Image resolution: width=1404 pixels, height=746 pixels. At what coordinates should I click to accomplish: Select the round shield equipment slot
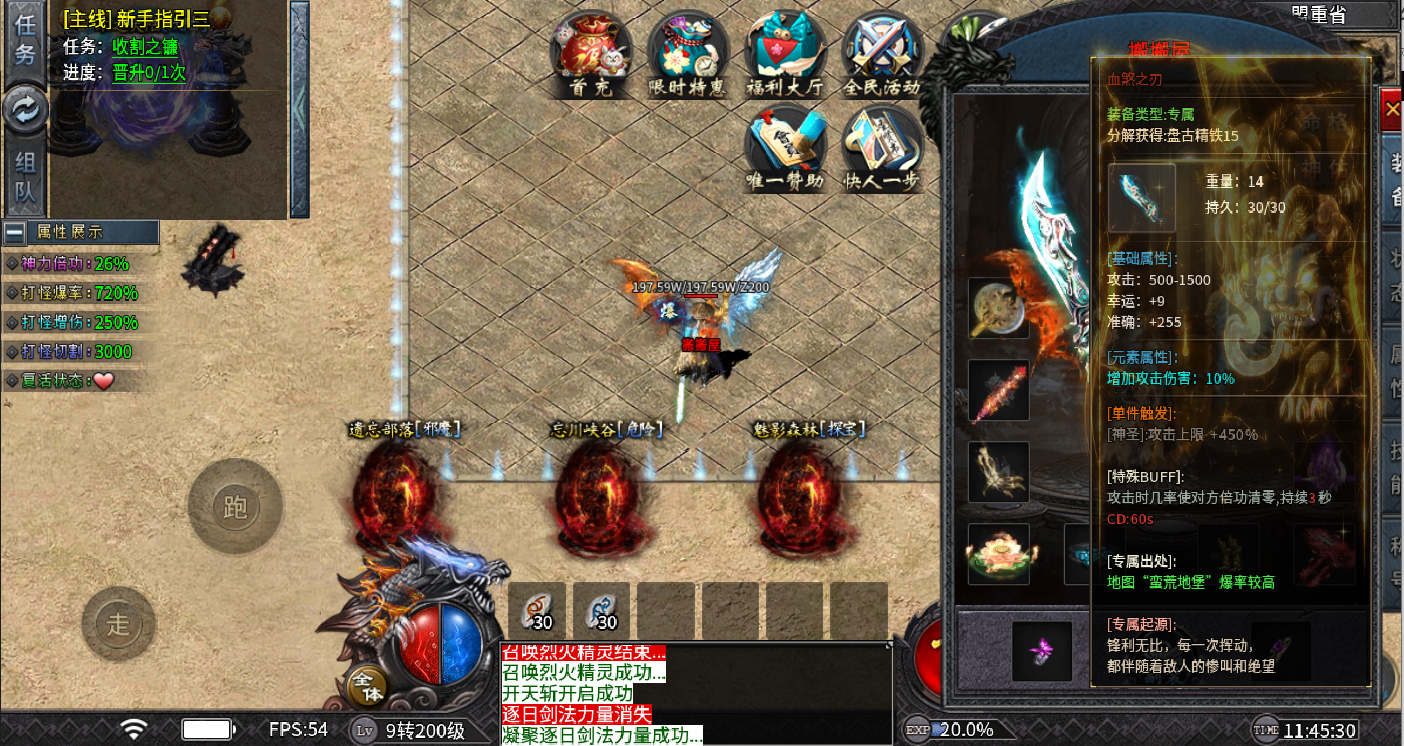[998, 308]
